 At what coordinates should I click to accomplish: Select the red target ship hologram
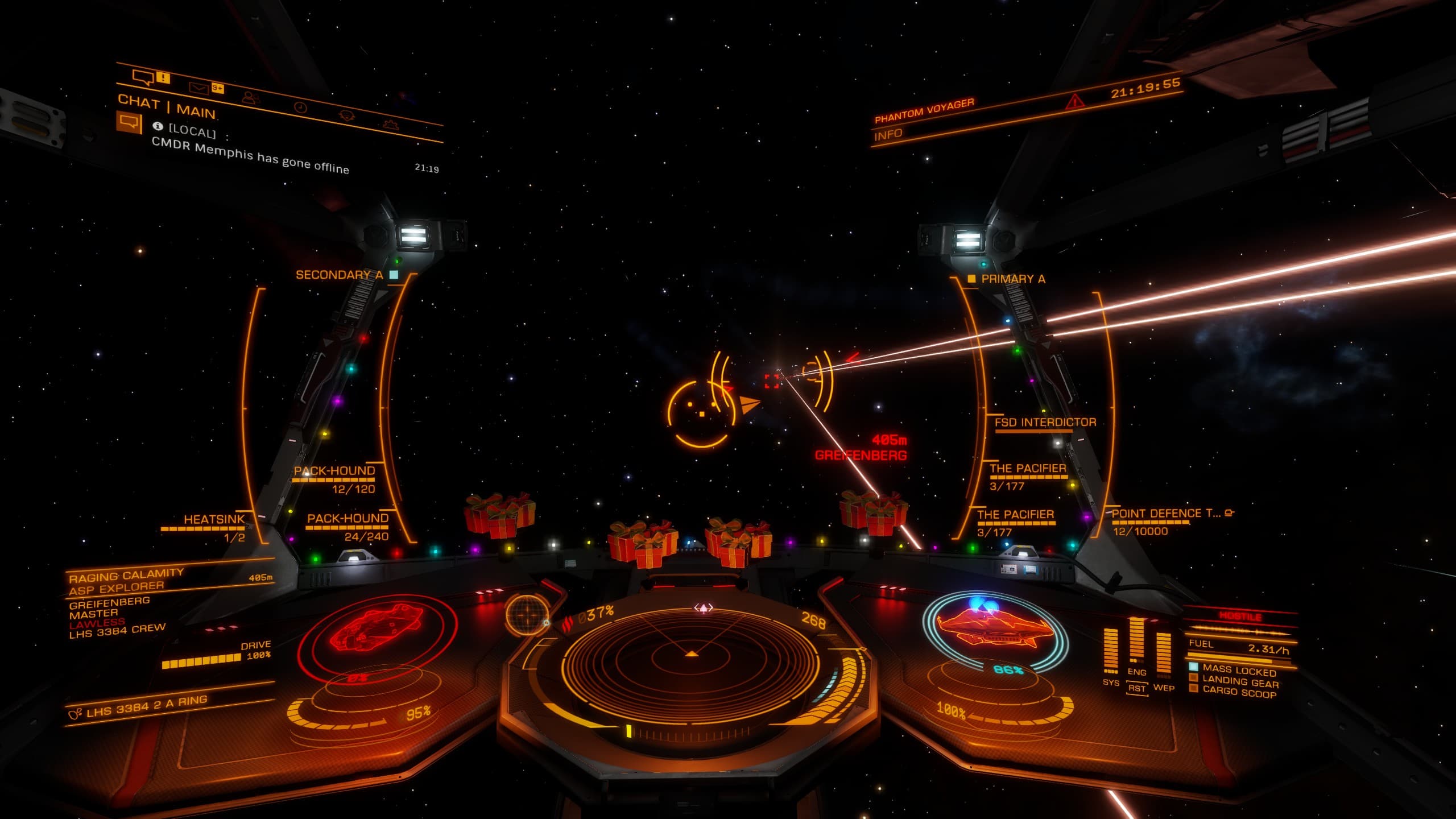(x=377, y=630)
